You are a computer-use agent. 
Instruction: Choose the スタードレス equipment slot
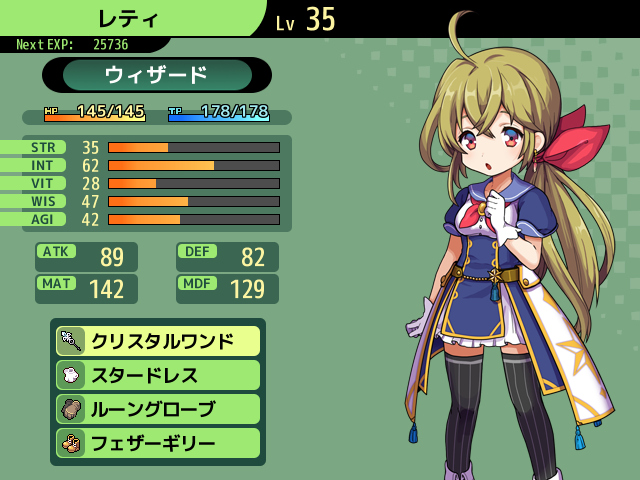158,375
